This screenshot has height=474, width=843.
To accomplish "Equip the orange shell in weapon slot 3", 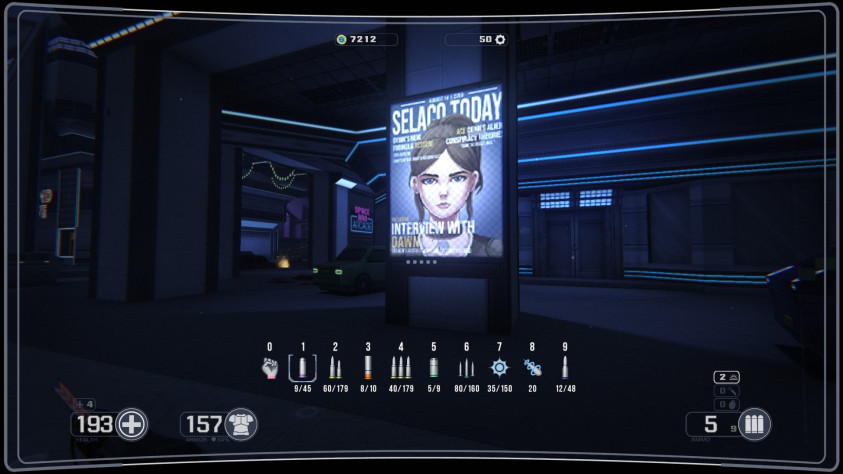I will 368,368.
